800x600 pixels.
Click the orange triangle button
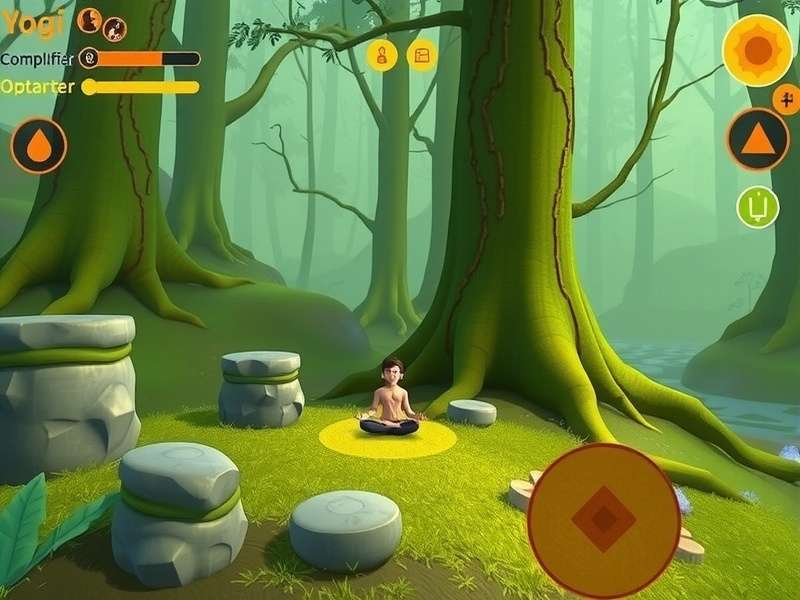(x=757, y=138)
